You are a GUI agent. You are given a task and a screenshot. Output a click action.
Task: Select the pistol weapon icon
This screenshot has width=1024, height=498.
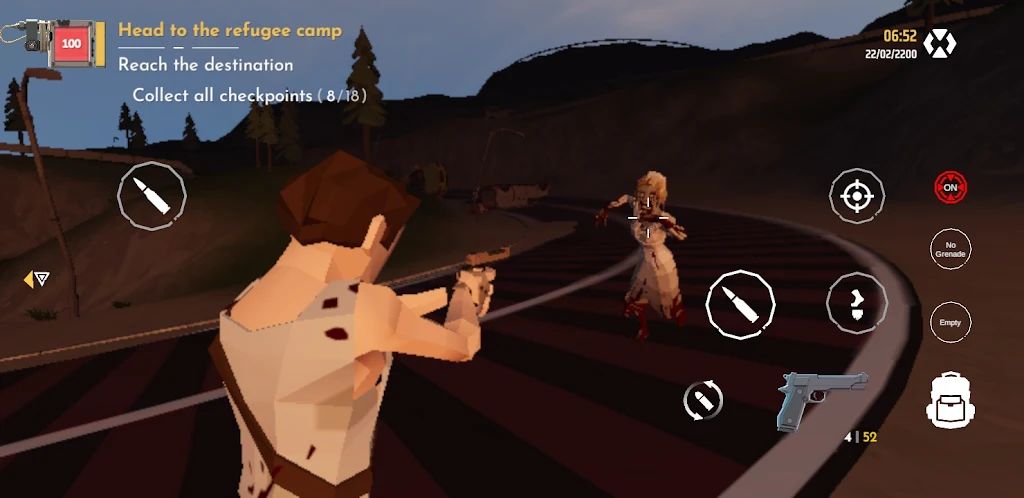point(822,397)
